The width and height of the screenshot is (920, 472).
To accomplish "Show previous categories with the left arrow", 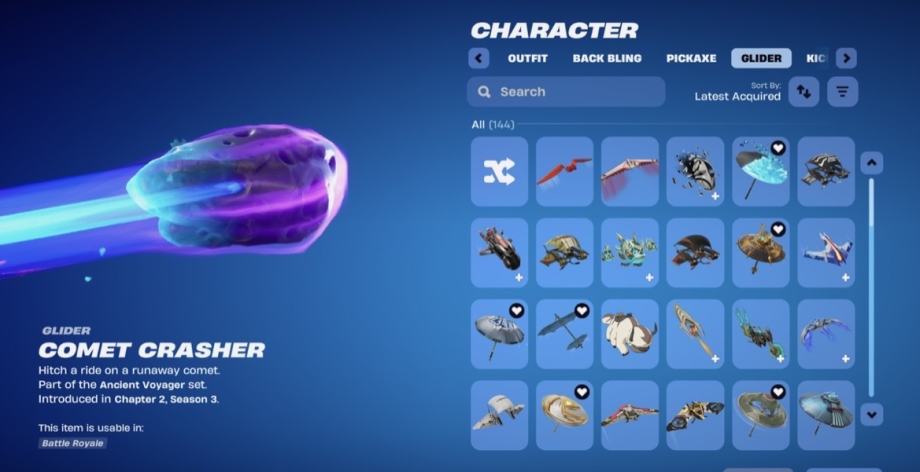I will coord(479,58).
